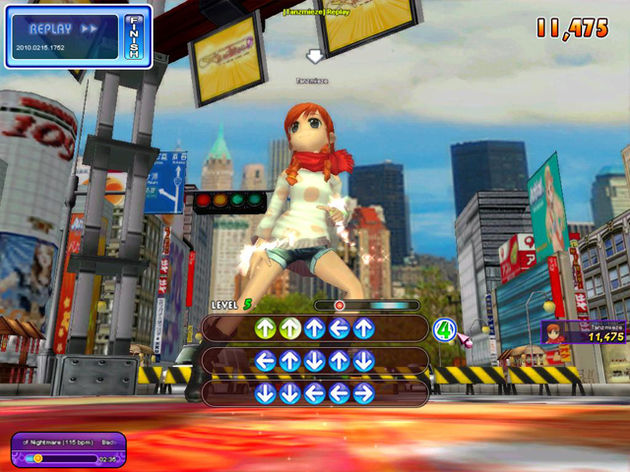This screenshot has width=630, height=472.
Task: Click the FINISH button to end replay
Action: coord(132,37)
